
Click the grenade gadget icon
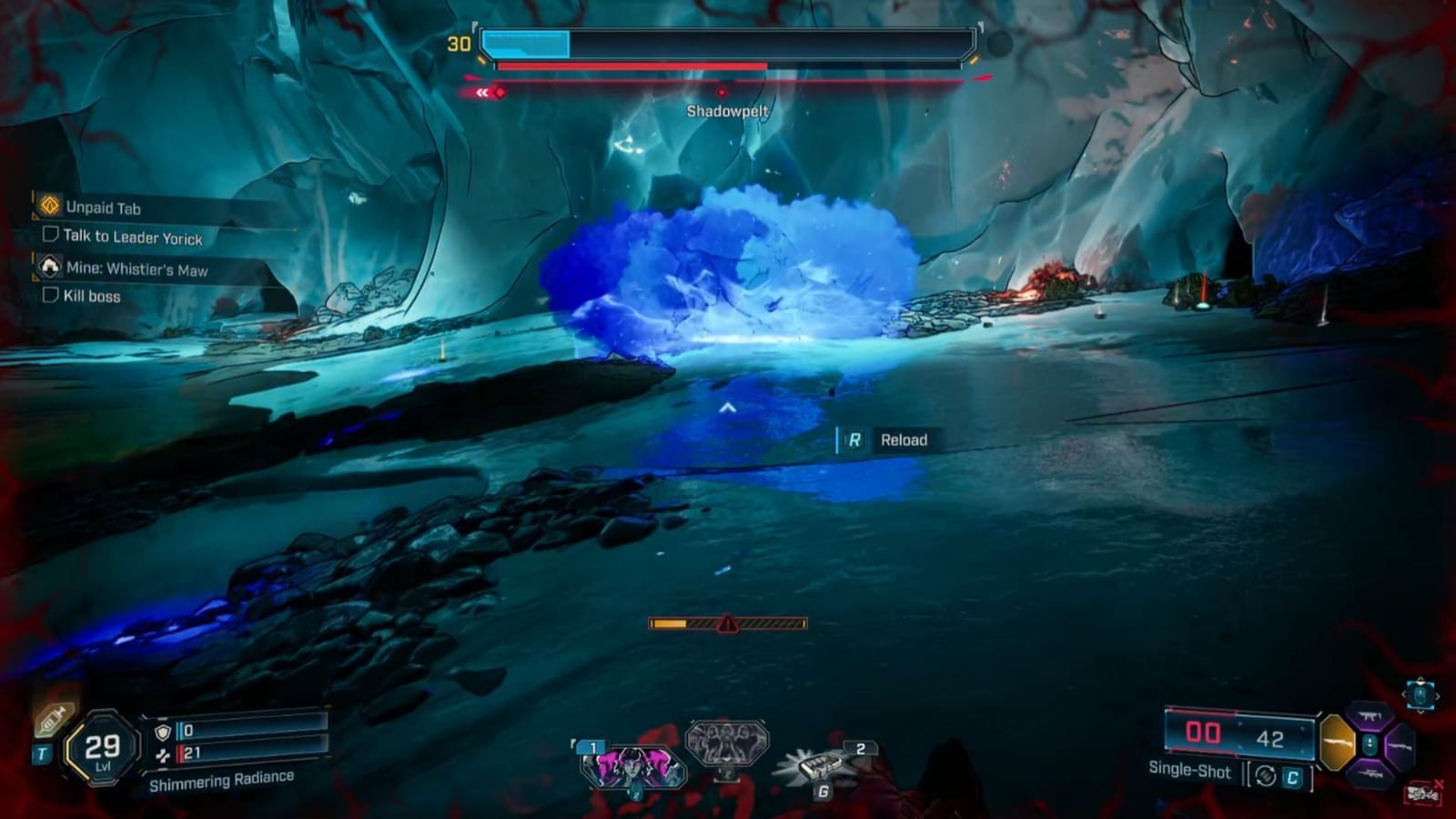tap(821, 767)
